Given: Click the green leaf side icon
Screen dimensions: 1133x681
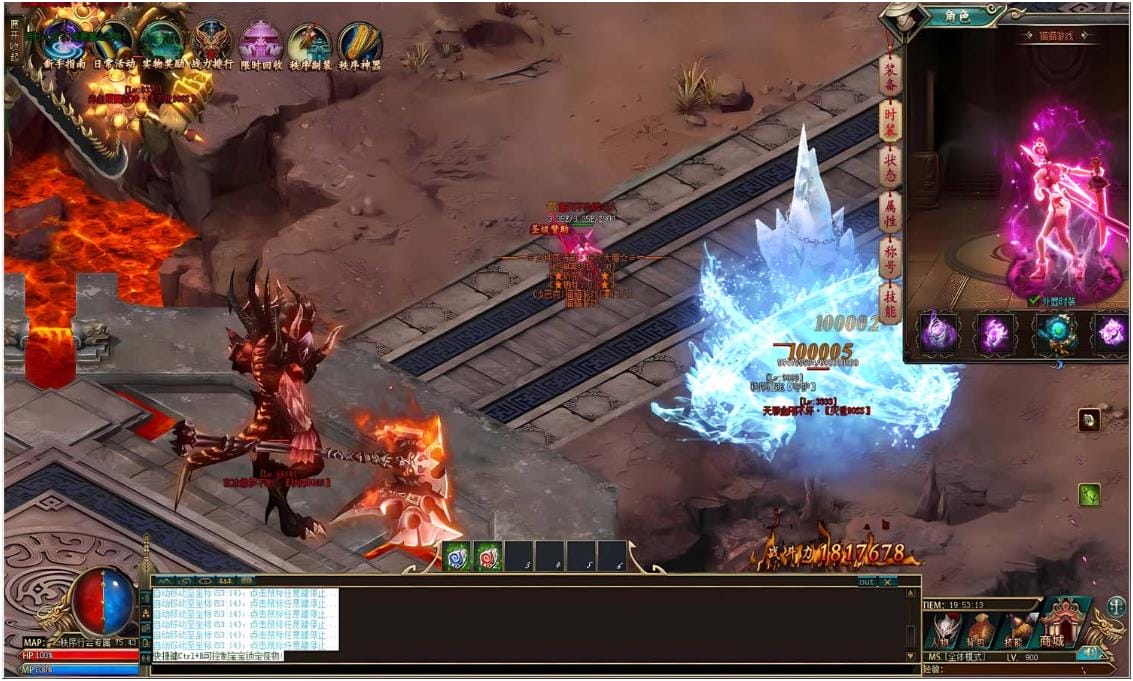Looking at the screenshot, I should (1089, 494).
